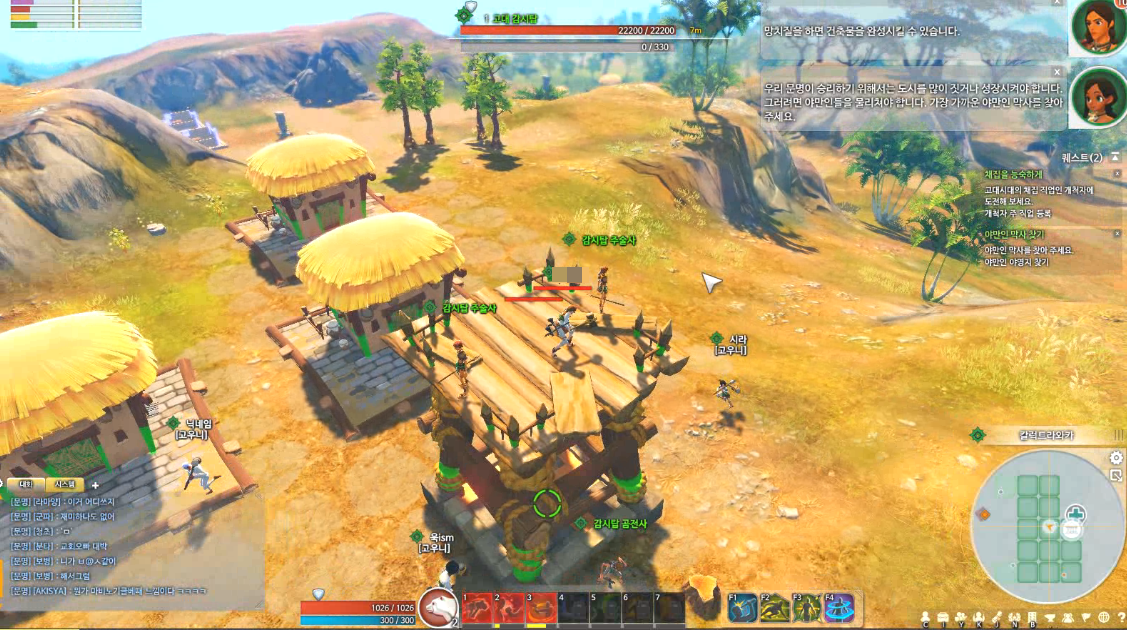The image size is (1127, 630).
Task: Use the F4 purple whirl ability
Action: pos(840,607)
